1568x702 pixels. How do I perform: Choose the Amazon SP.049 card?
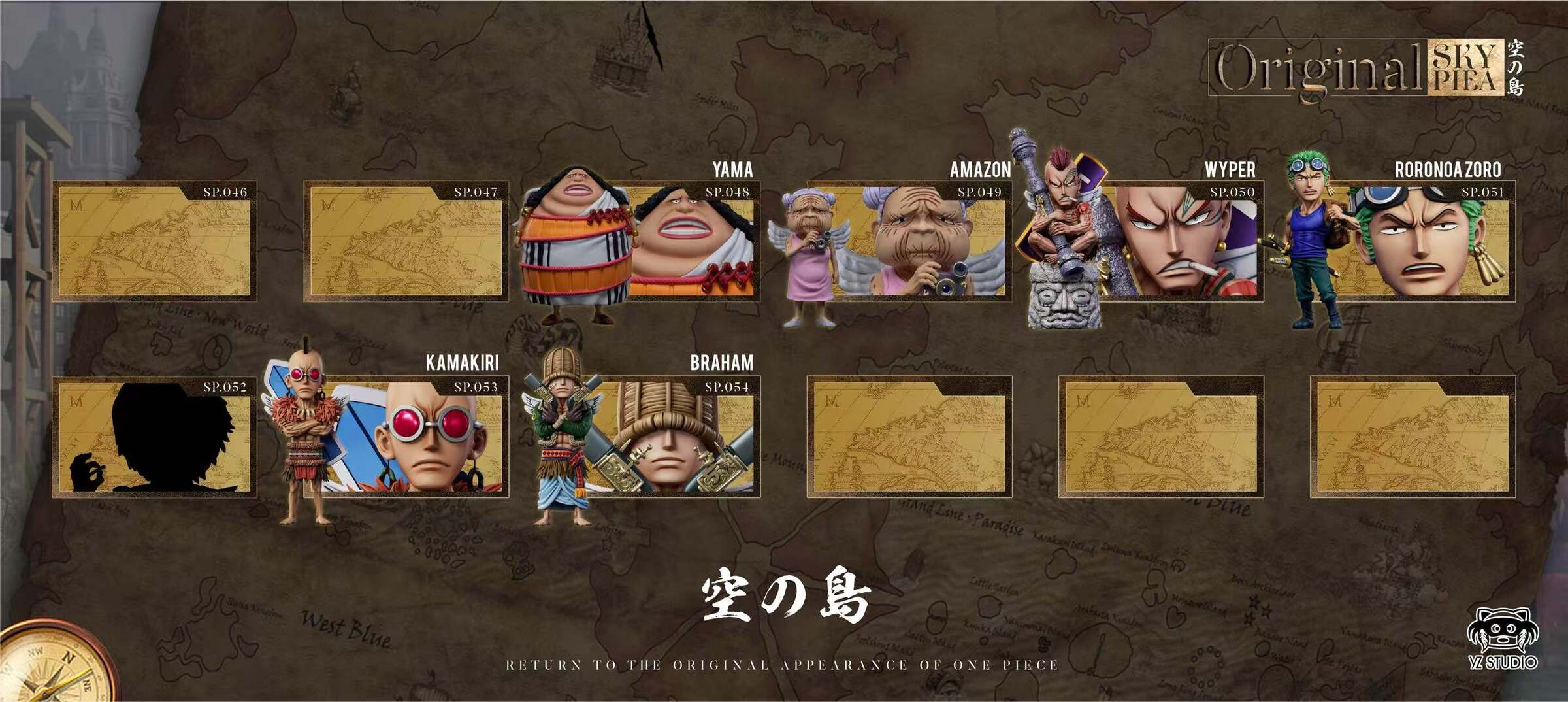[908, 242]
